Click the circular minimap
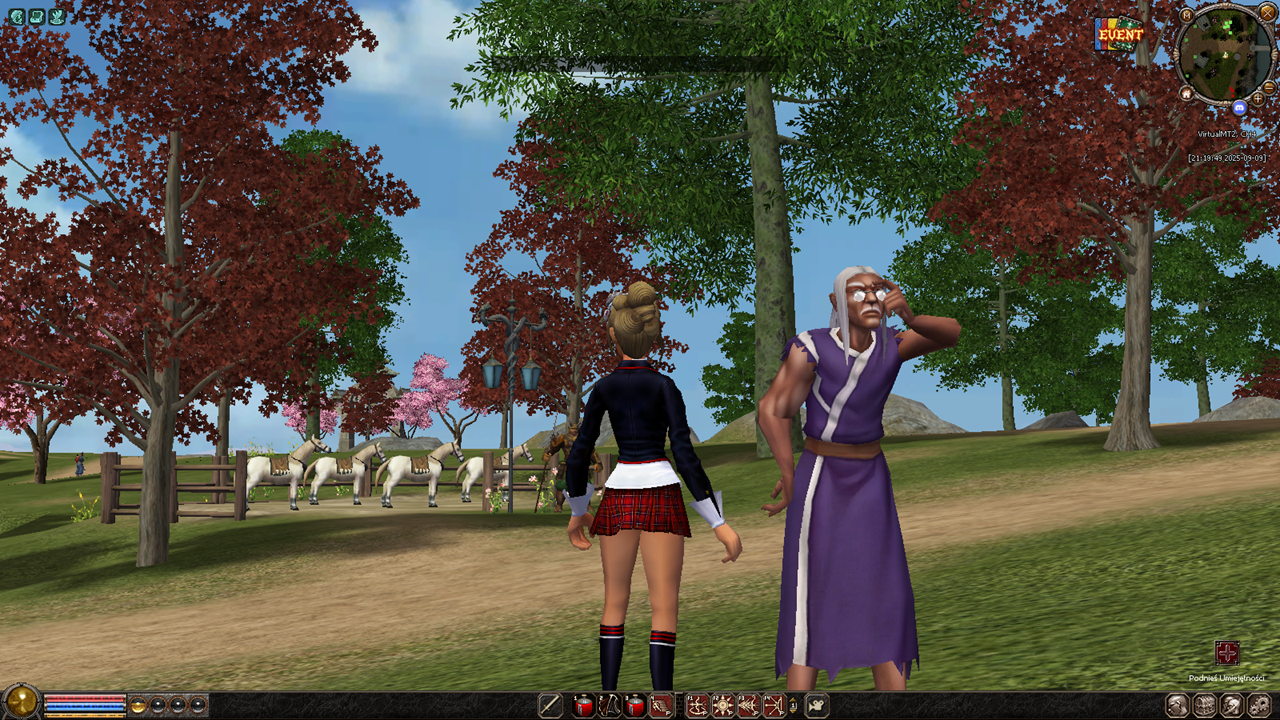This screenshot has height=720, width=1280. 1225,53
